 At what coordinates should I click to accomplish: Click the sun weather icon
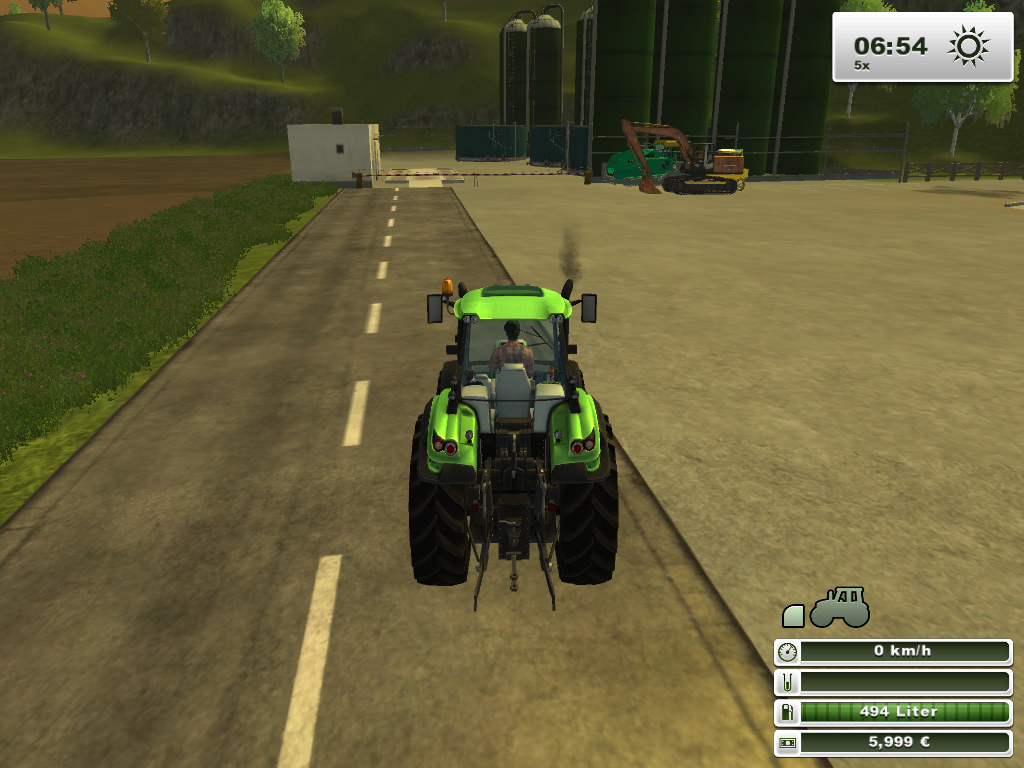click(x=967, y=46)
